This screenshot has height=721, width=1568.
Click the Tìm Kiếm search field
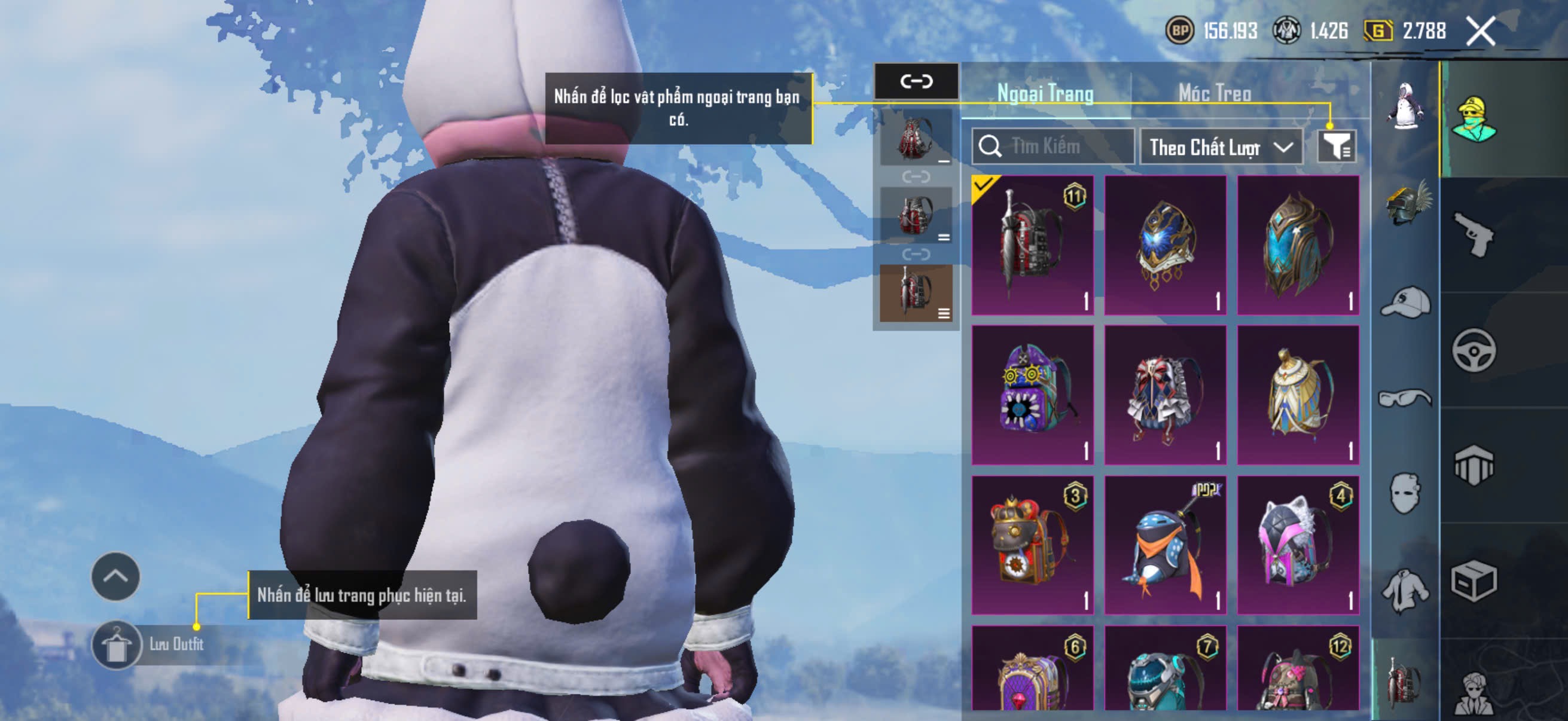click(1054, 146)
